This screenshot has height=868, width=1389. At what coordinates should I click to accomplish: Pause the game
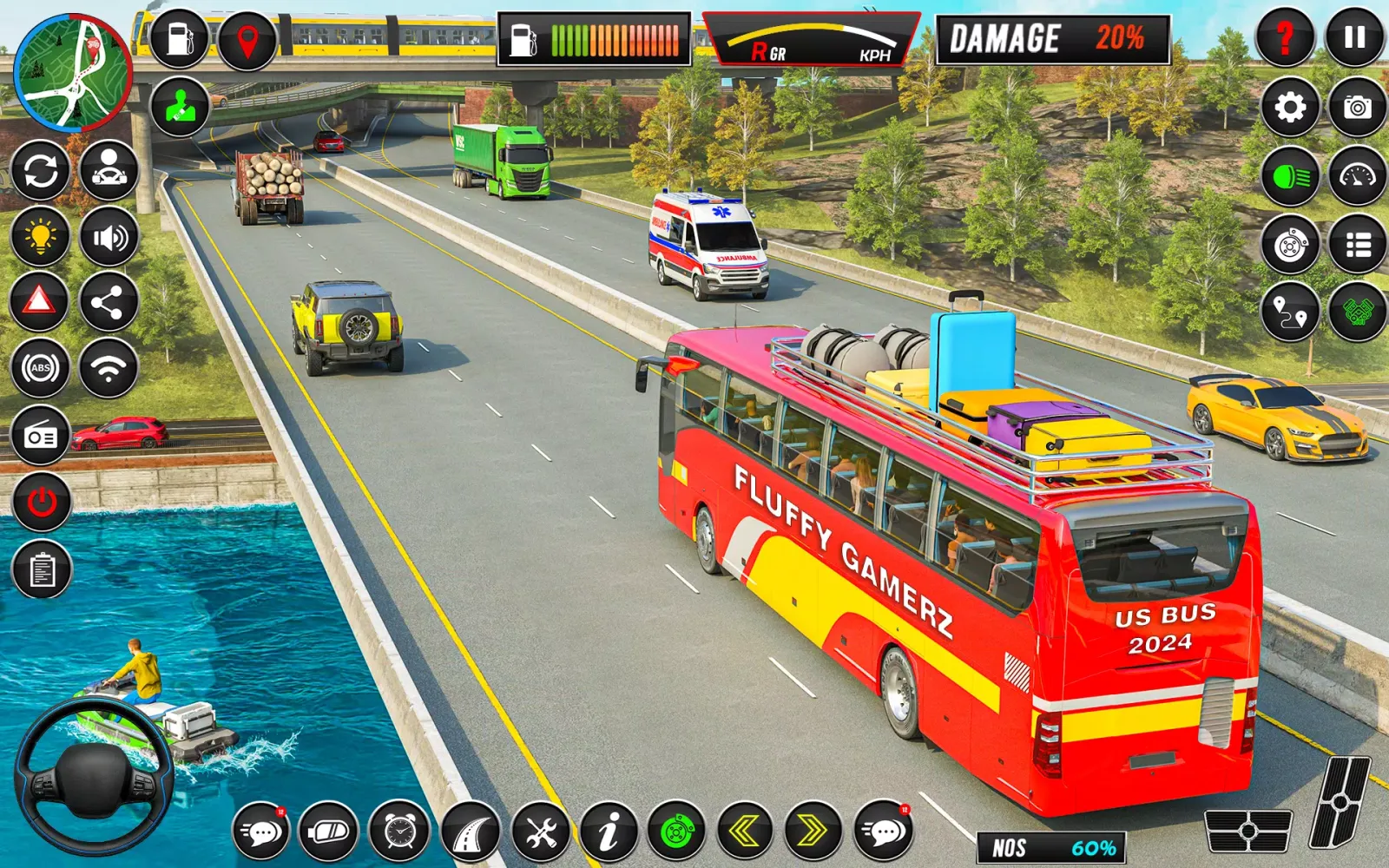pyautogui.click(x=1355, y=37)
